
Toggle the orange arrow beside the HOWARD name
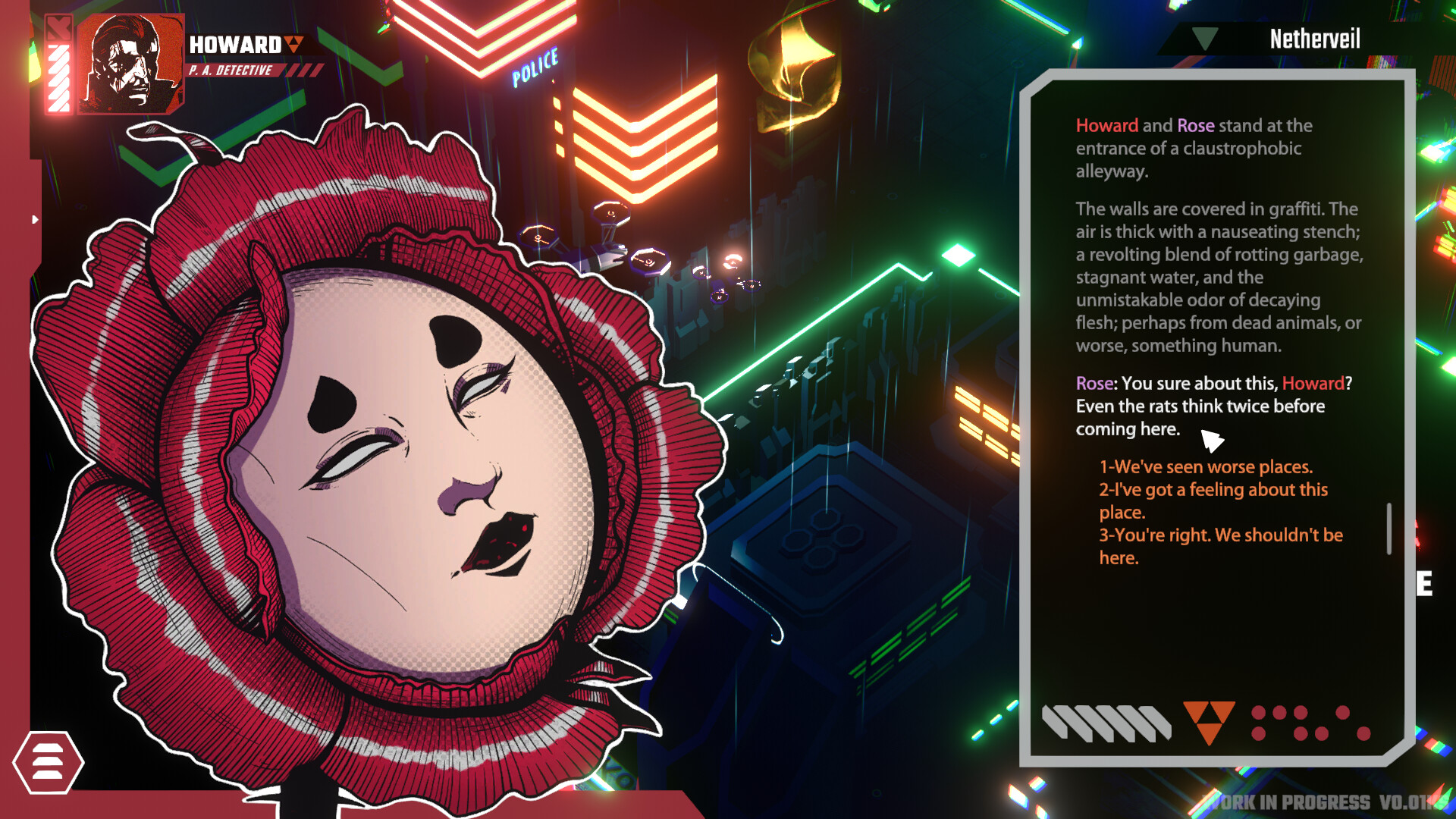292,44
